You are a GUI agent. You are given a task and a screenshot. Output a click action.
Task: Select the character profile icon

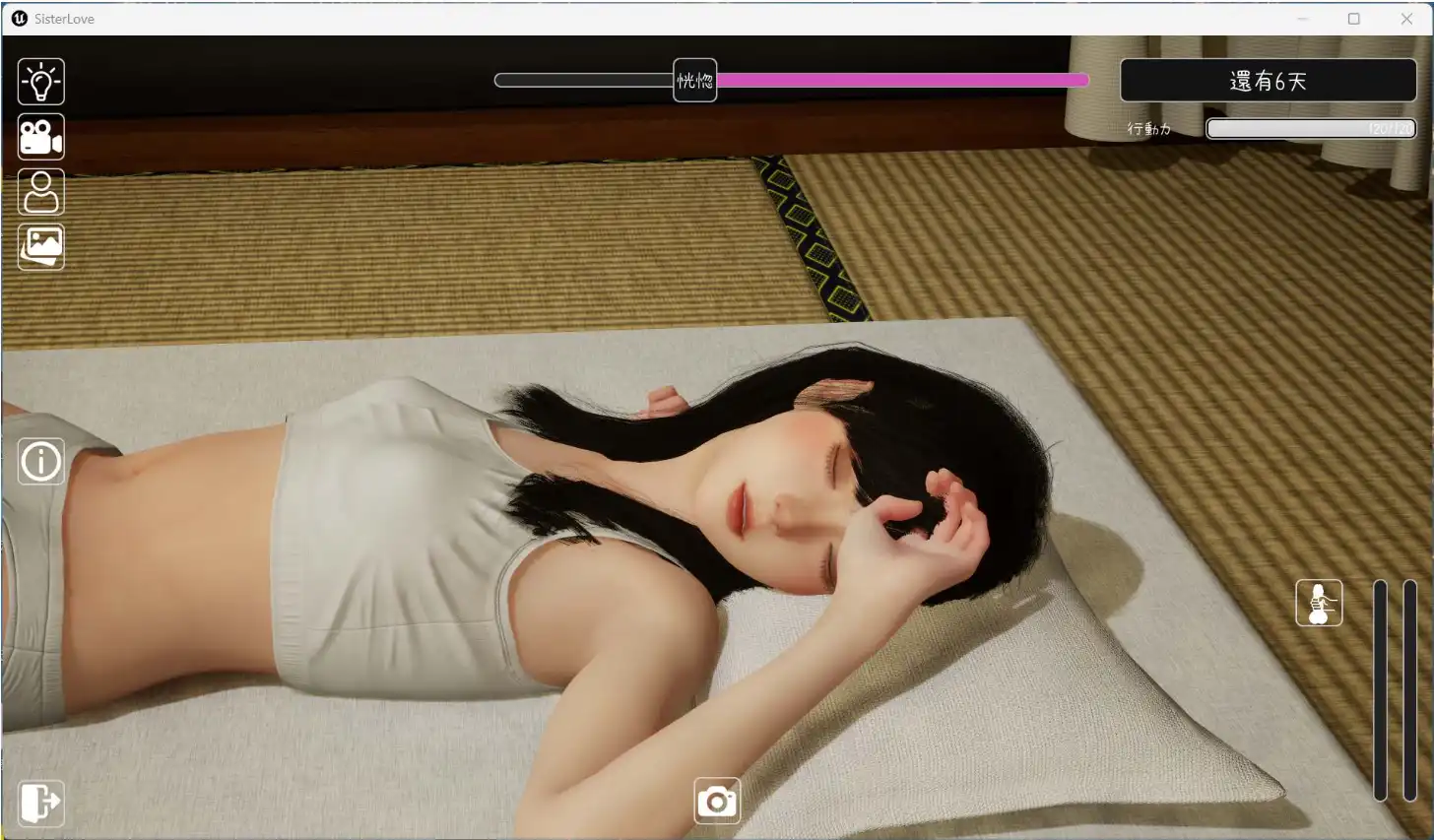coord(40,192)
